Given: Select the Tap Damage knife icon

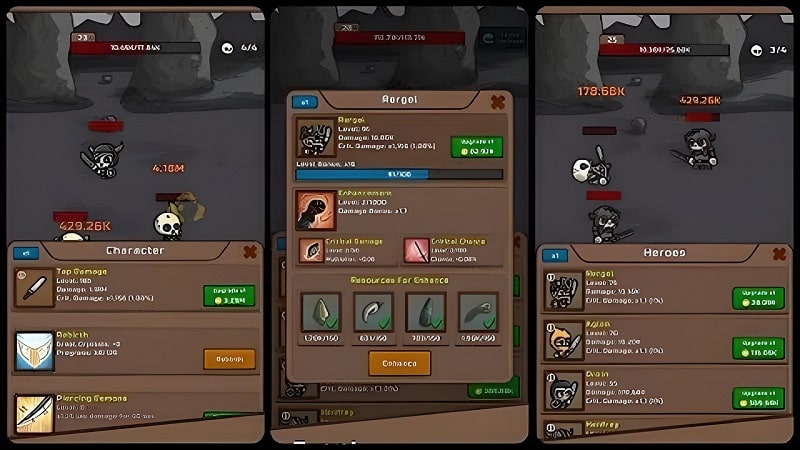Looking at the screenshot, I should coord(34,287).
